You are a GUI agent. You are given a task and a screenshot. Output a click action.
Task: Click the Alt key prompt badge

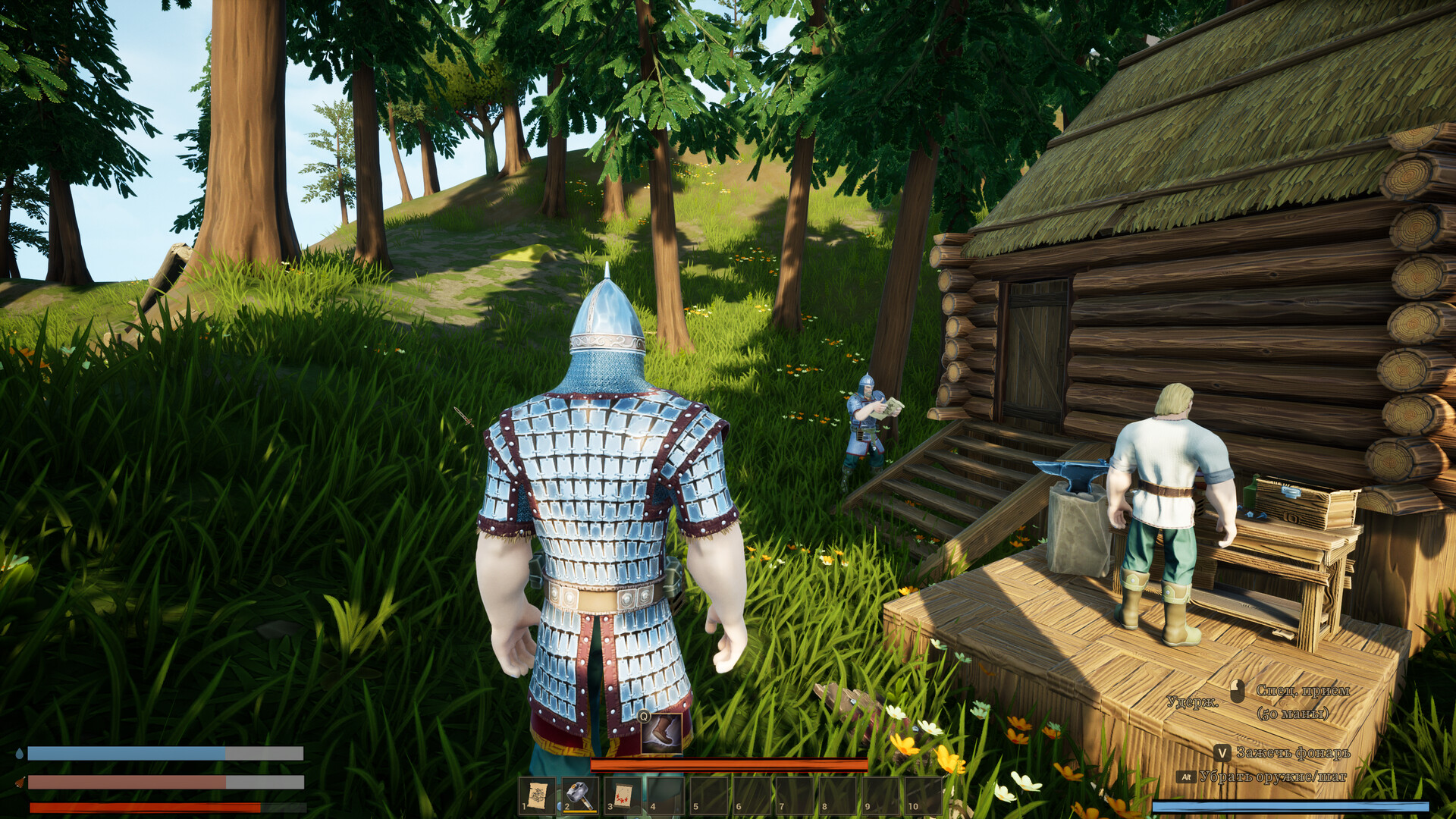pyautogui.click(x=1186, y=777)
